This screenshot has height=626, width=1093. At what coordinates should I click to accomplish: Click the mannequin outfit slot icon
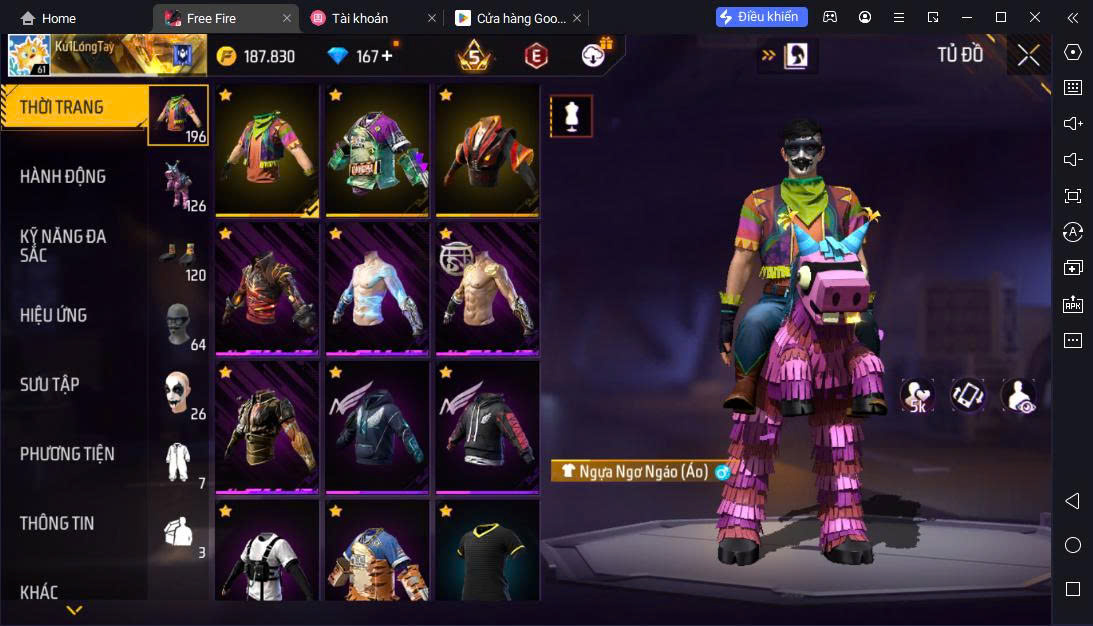click(572, 116)
